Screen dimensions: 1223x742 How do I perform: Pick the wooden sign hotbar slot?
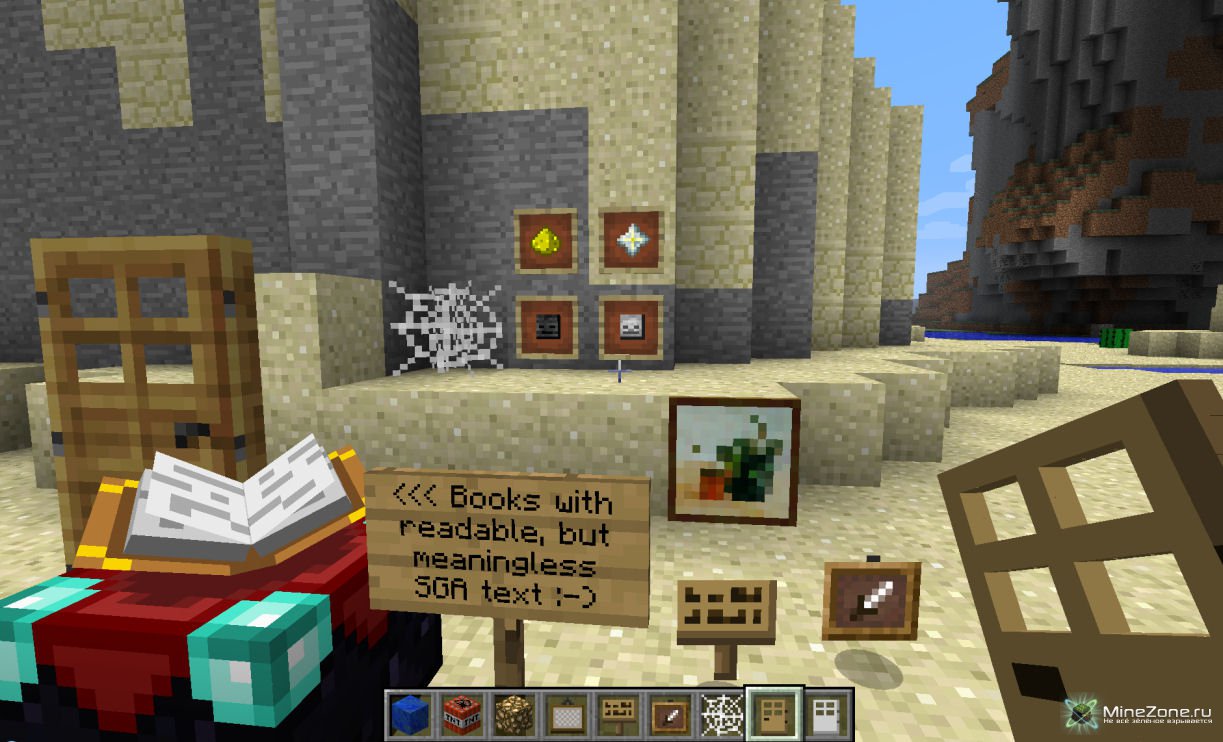click(x=618, y=713)
